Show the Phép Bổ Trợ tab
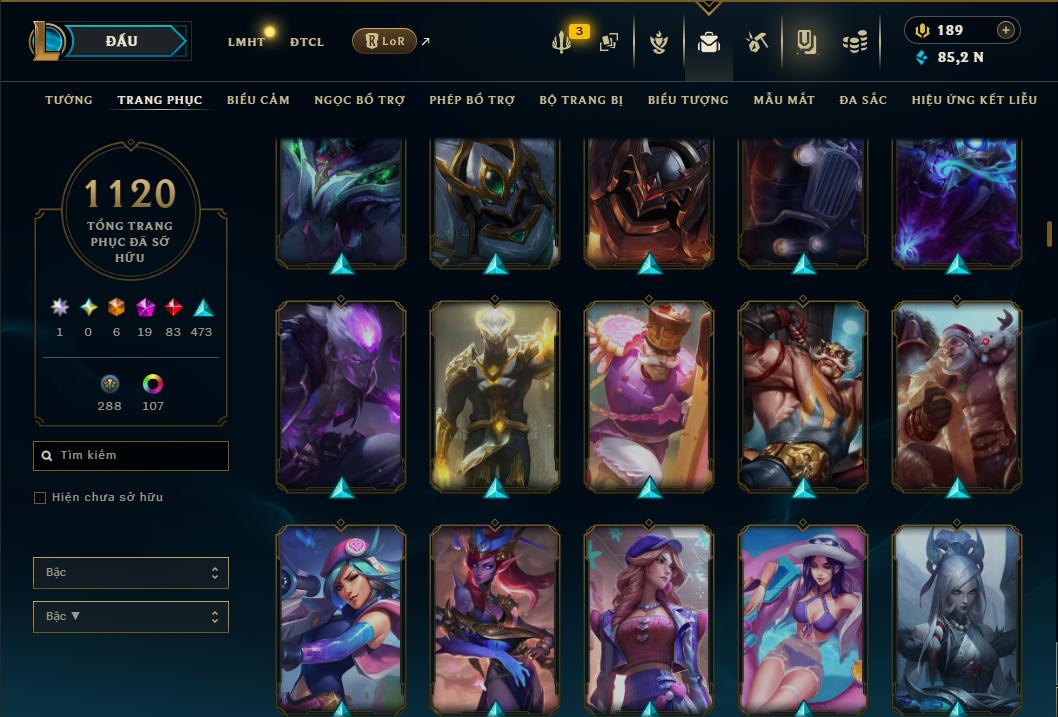1058x717 pixels. (472, 100)
